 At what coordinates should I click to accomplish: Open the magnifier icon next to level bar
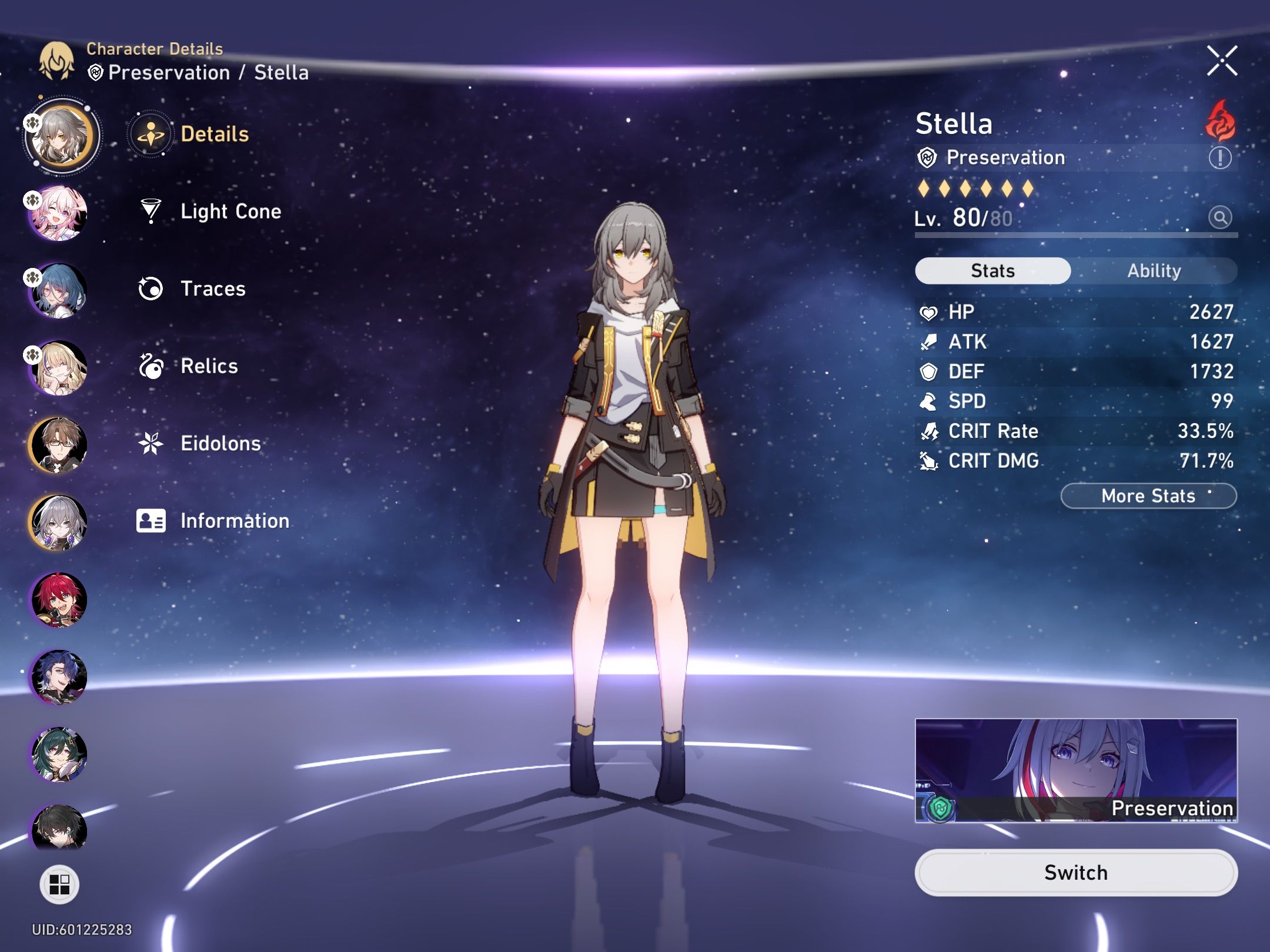click(1221, 216)
